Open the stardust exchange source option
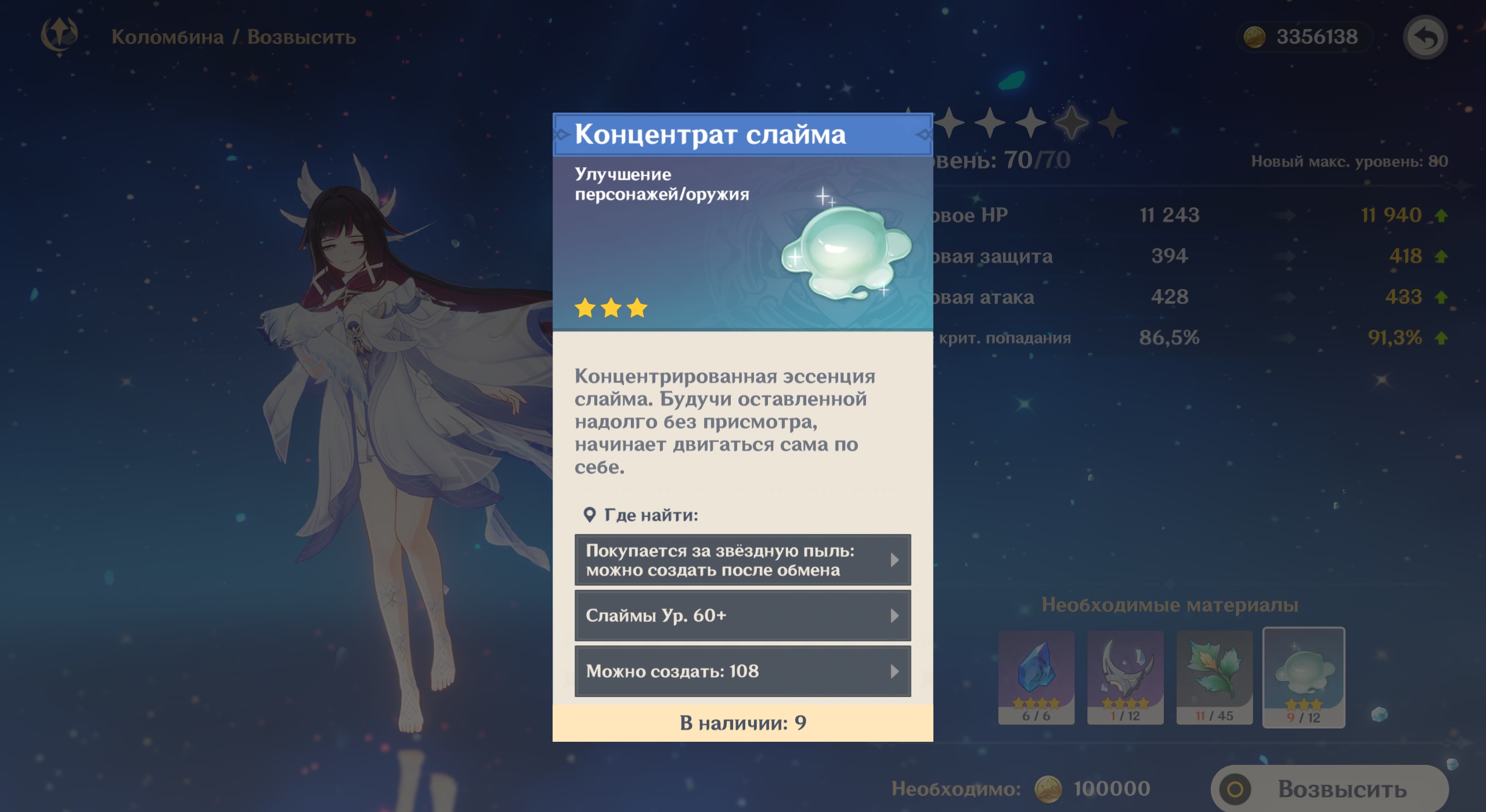 [742, 560]
